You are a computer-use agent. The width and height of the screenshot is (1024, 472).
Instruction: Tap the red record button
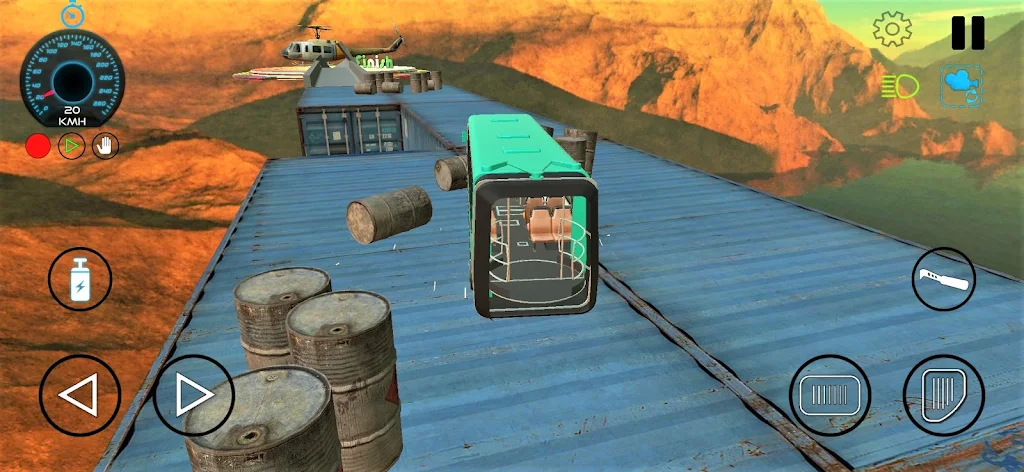[x=38, y=146]
